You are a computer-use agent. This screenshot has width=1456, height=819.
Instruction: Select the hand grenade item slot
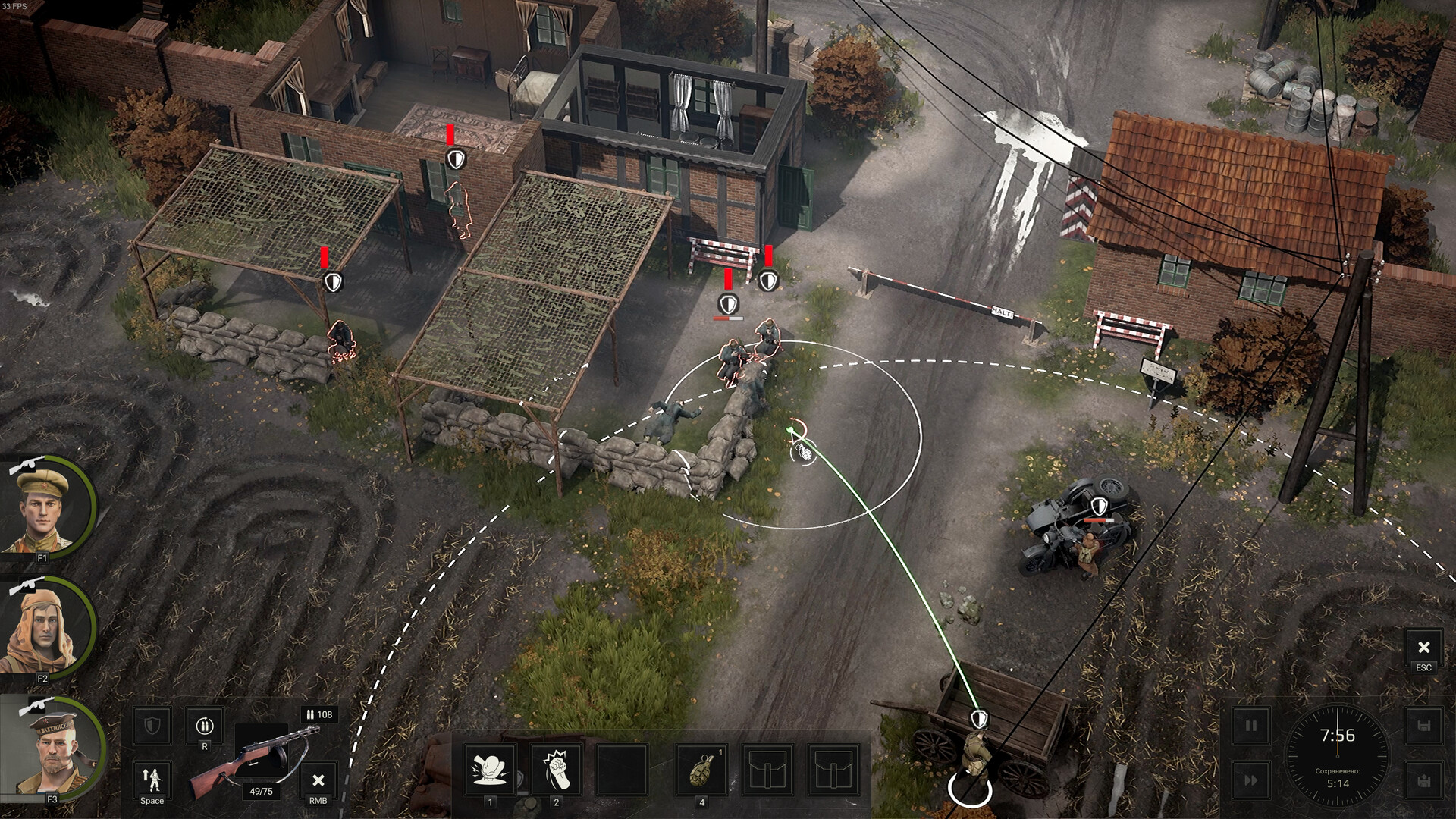(x=701, y=770)
